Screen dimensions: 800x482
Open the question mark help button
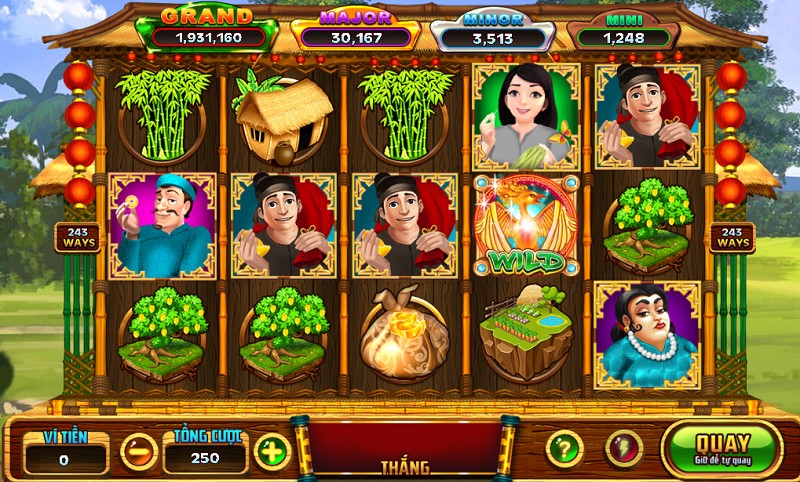coord(564,448)
